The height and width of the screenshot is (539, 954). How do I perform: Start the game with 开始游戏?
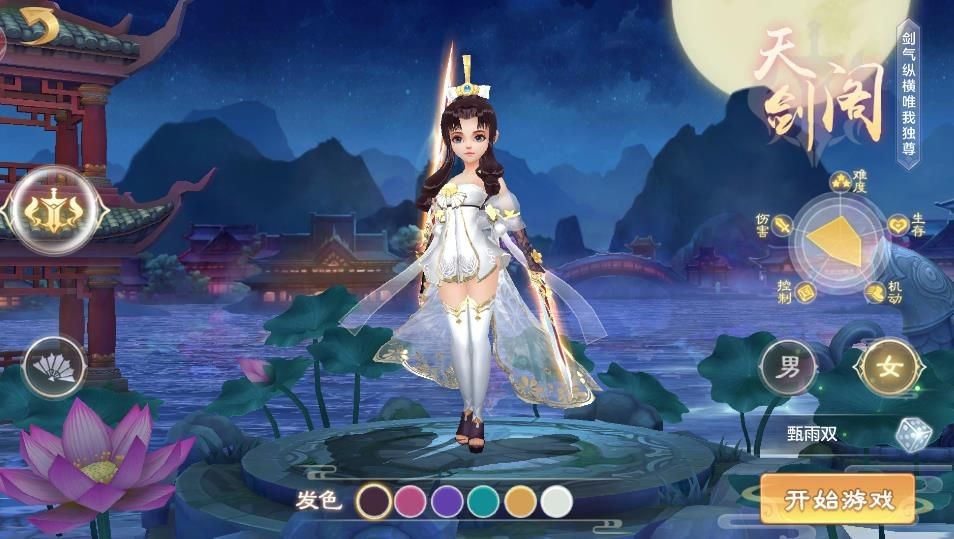tap(837, 498)
